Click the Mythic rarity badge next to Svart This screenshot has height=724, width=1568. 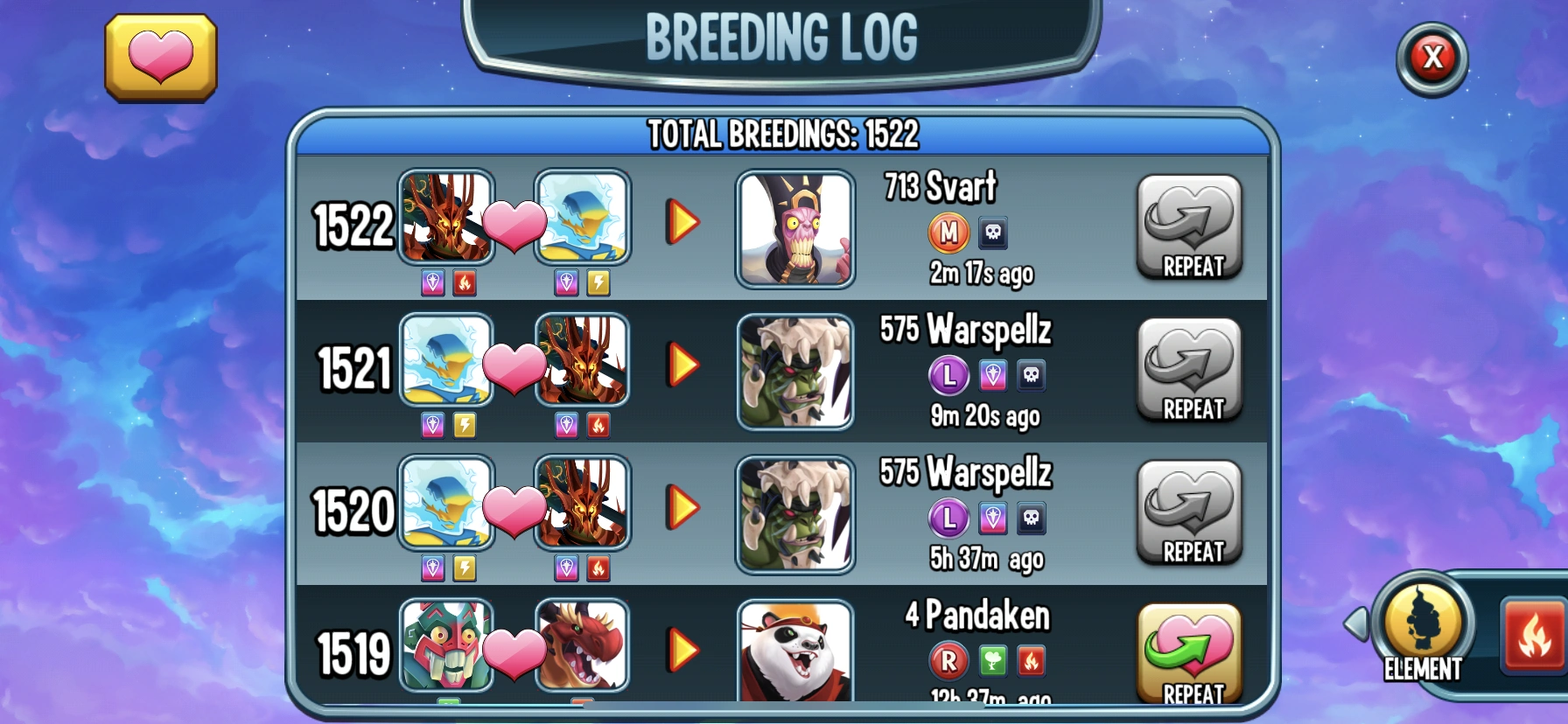pos(949,233)
